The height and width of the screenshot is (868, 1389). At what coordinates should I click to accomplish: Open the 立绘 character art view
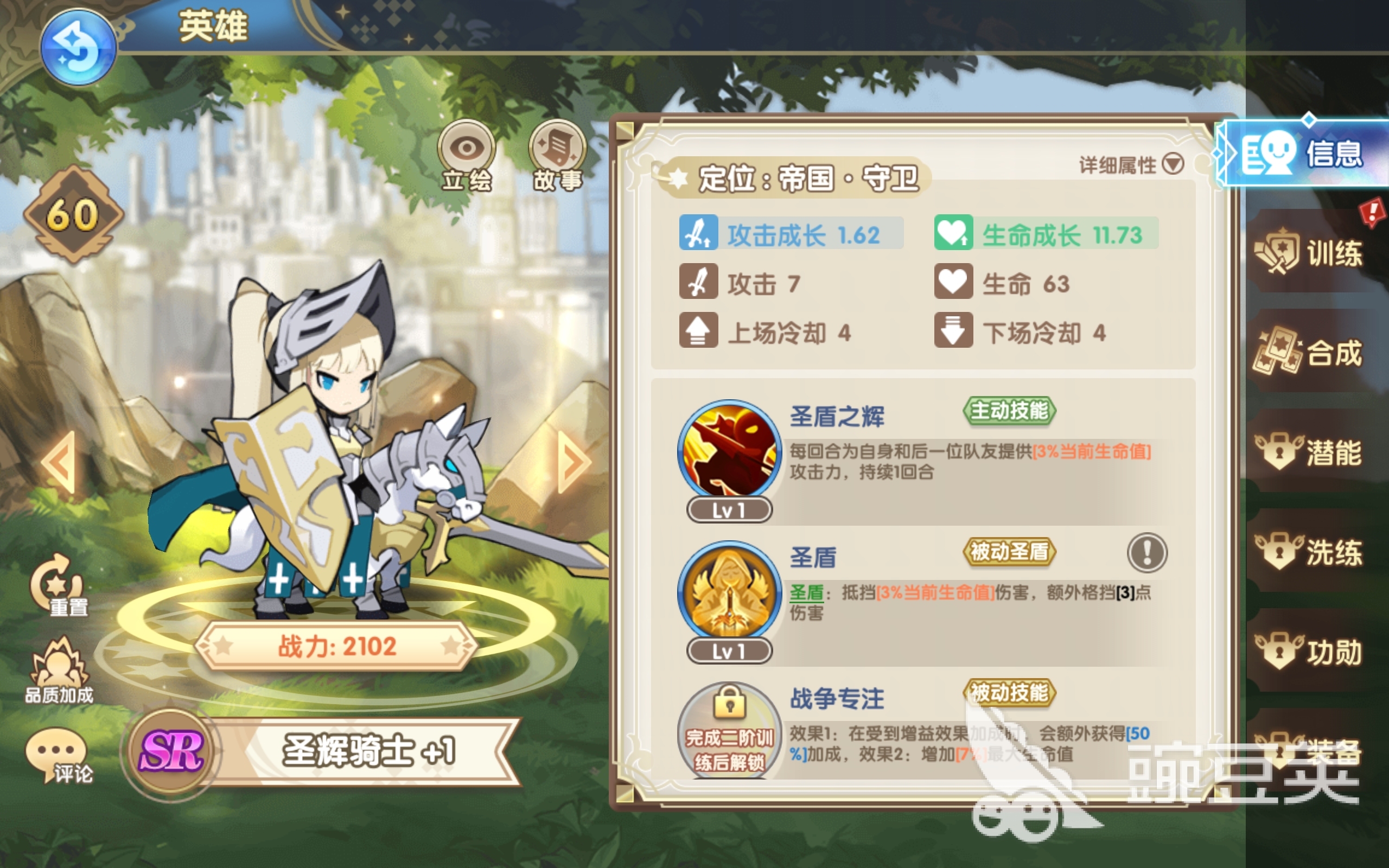click(466, 155)
